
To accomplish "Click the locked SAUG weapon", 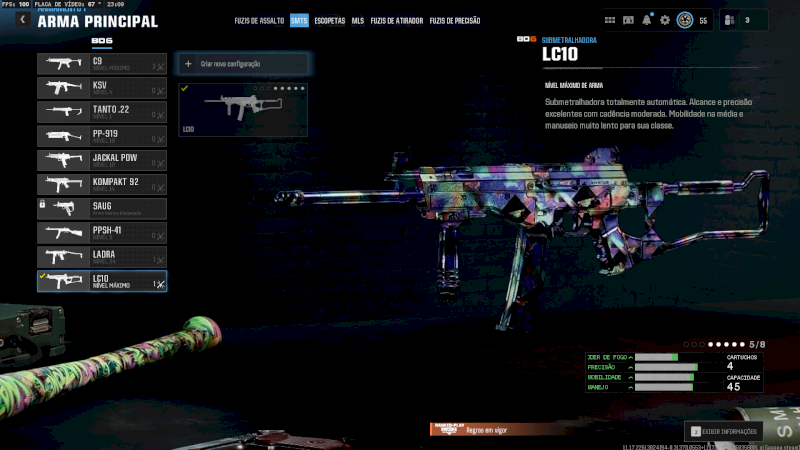I will click(x=102, y=208).
